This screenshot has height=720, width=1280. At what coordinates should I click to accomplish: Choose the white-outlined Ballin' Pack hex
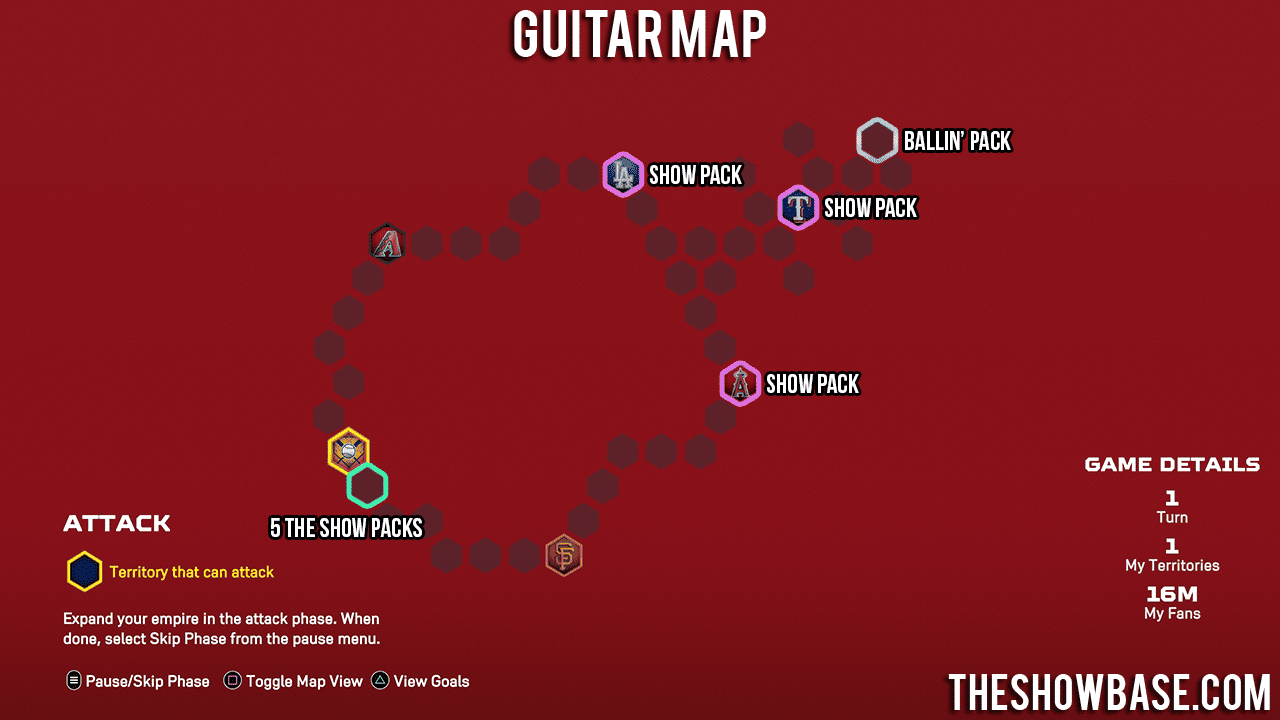click(877, 141)
